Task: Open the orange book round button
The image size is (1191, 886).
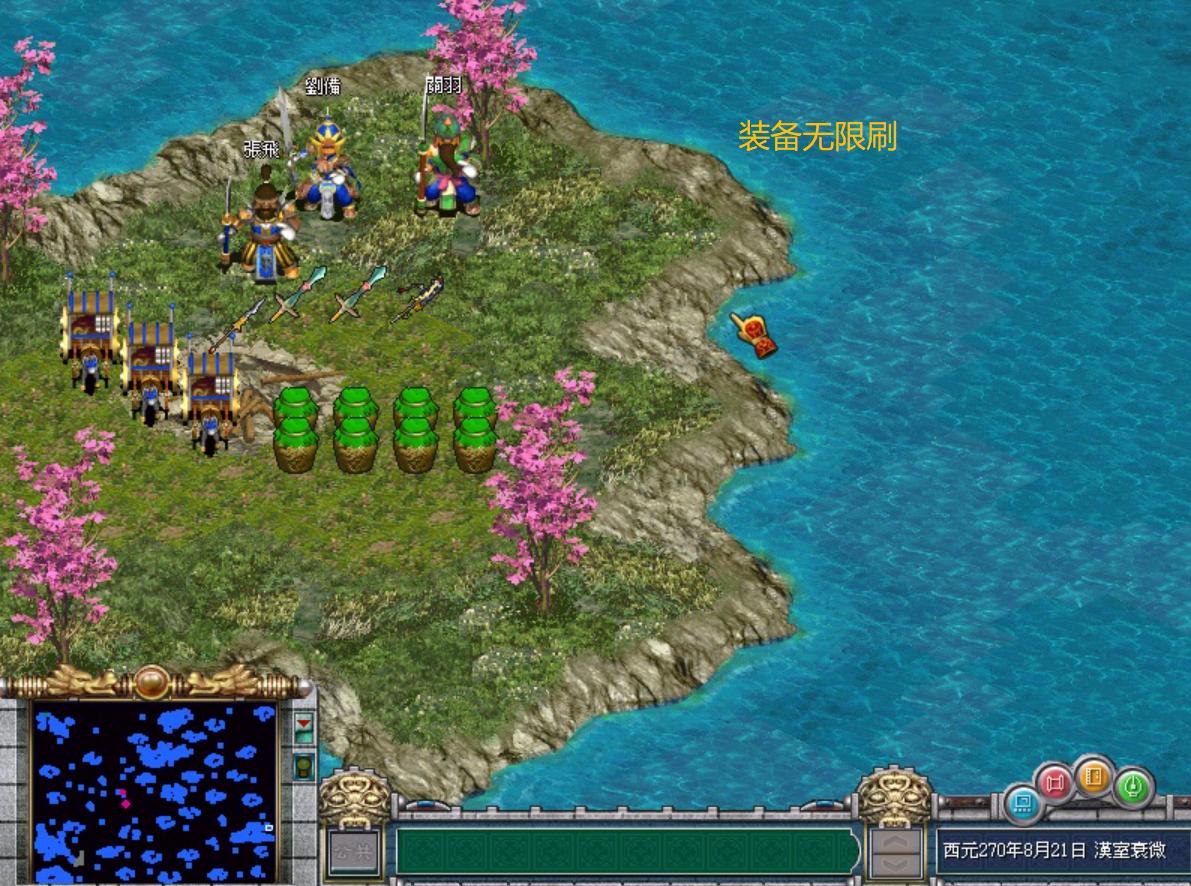Action: coord(1095,777)
